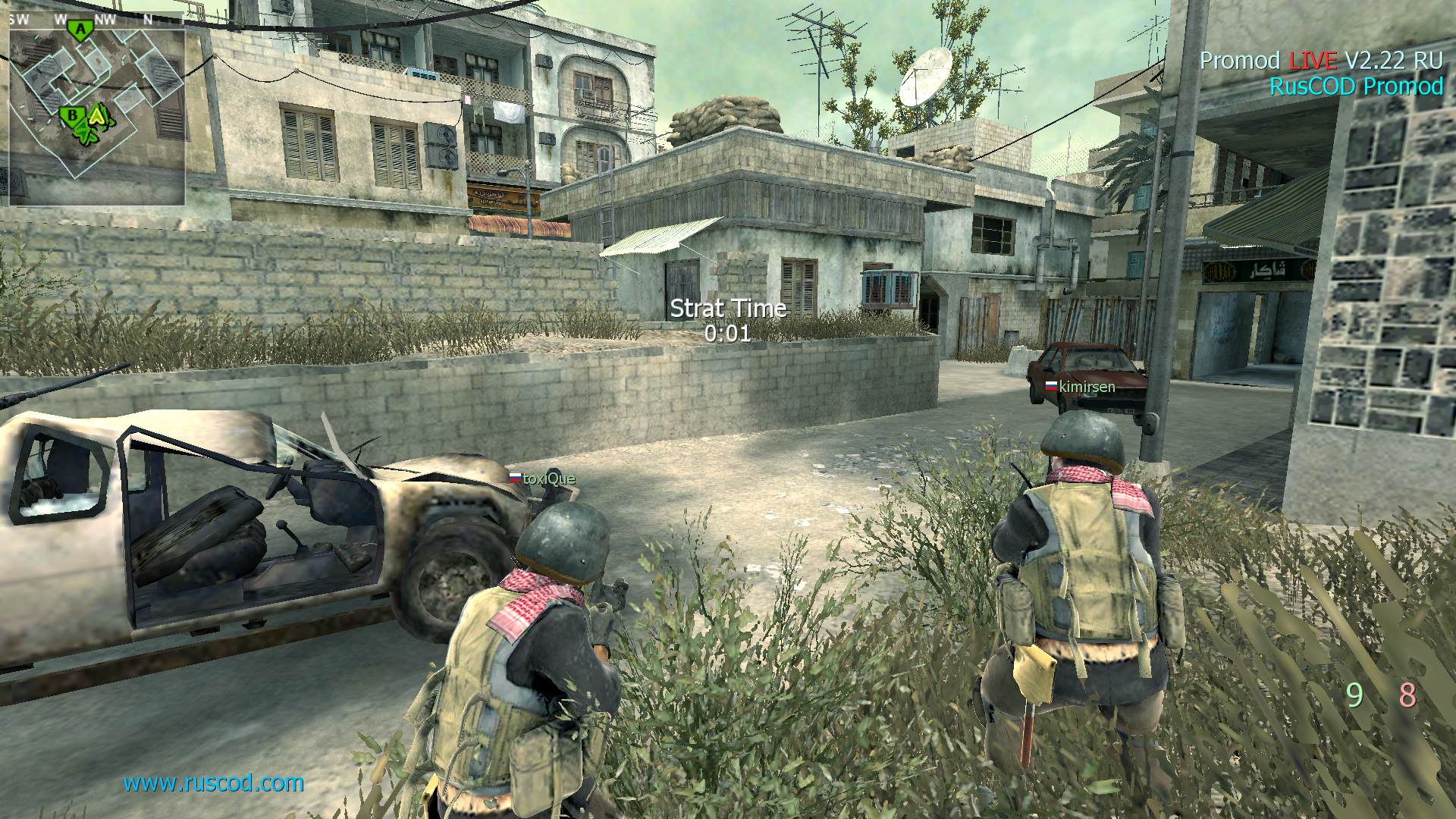Select the B bombsite marker on minimap
This screenshot has height=819, width=1456.
click(x=71, y=115)
